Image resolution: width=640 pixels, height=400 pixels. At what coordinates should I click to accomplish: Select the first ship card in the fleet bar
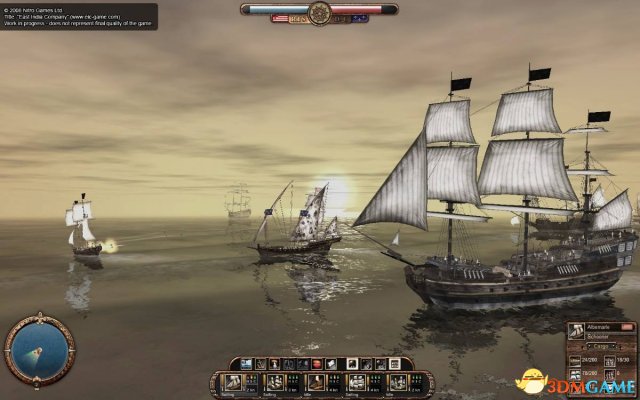click(x=232, y=381)
